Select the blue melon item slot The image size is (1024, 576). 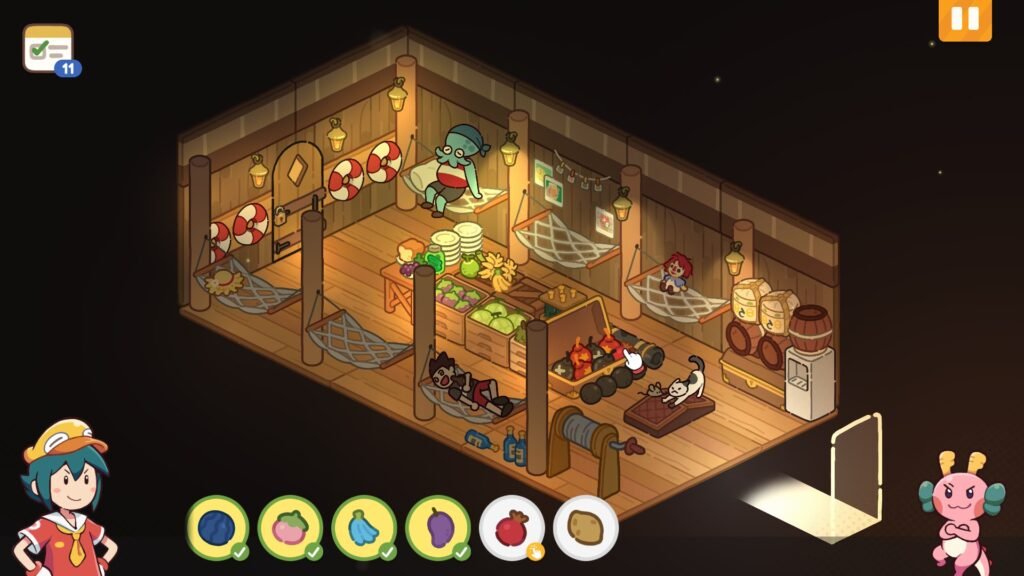217,527
